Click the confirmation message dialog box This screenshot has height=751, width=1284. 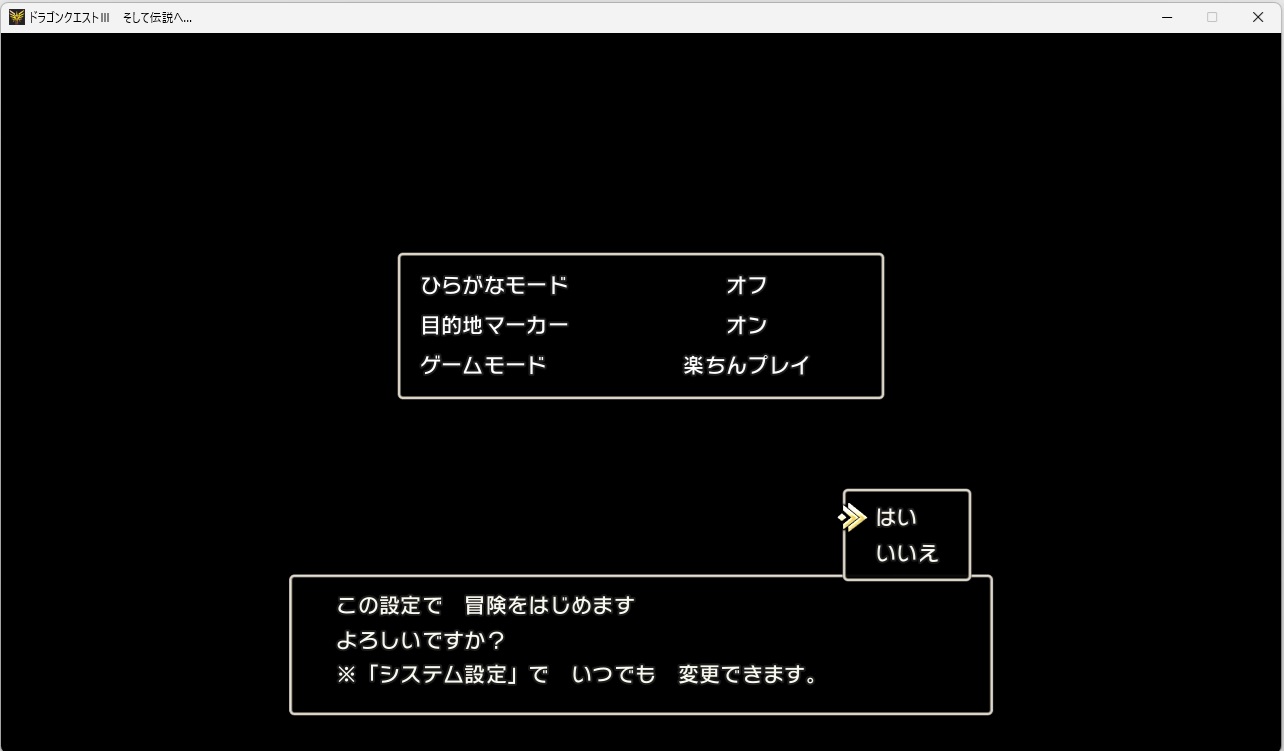click(641, 645)
